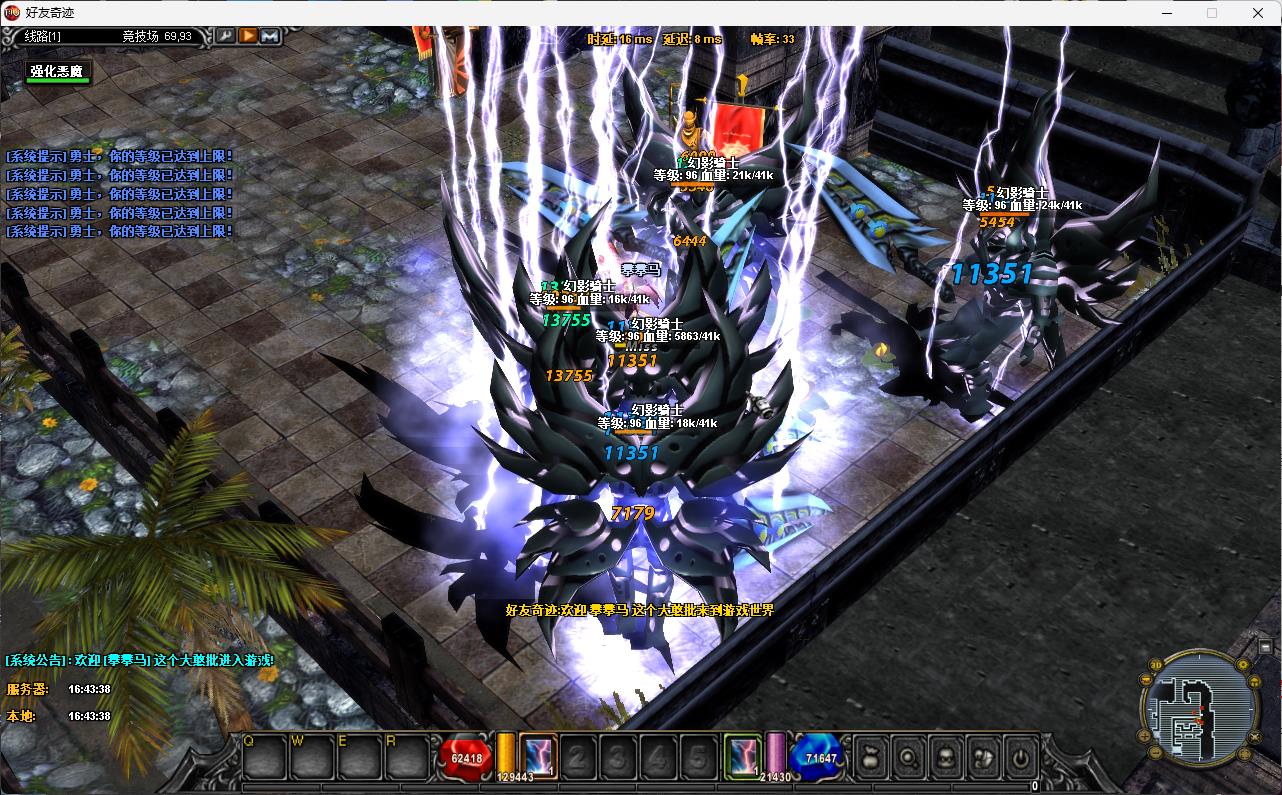Open the character portrait icon

(x=945, y=758)
